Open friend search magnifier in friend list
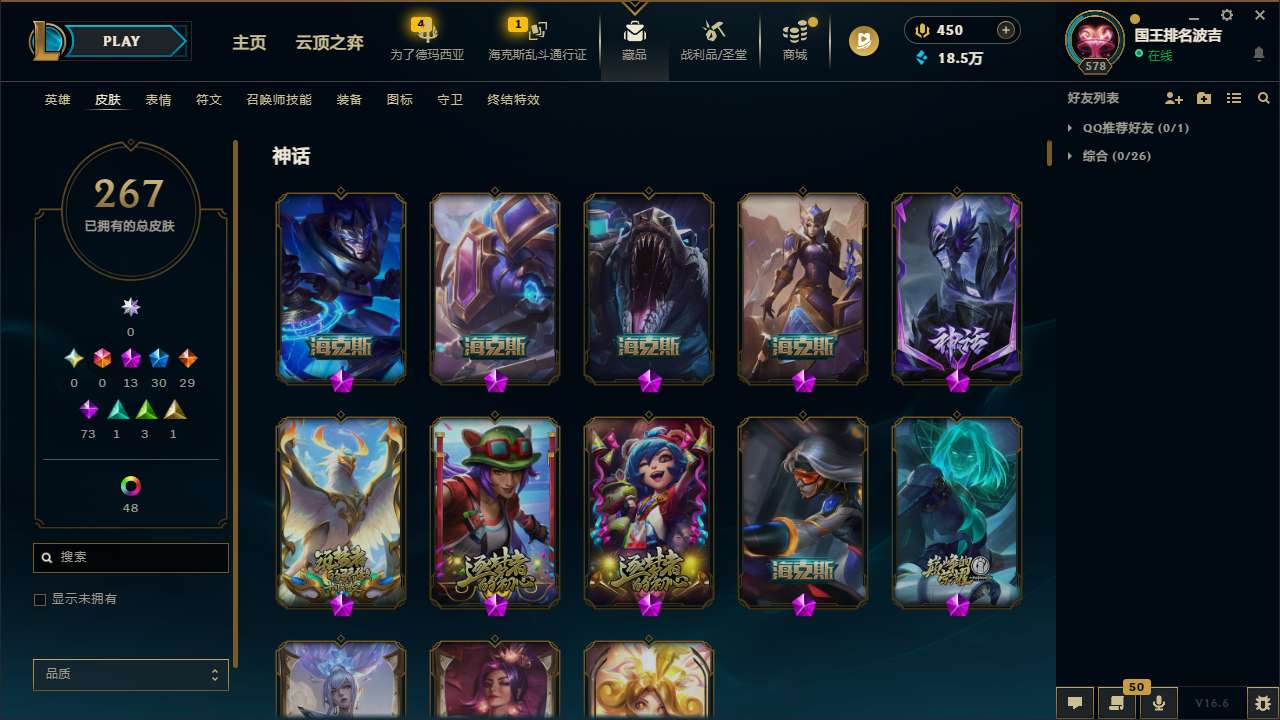The height and width of the screenshot is (720, 1280). 1264,98
